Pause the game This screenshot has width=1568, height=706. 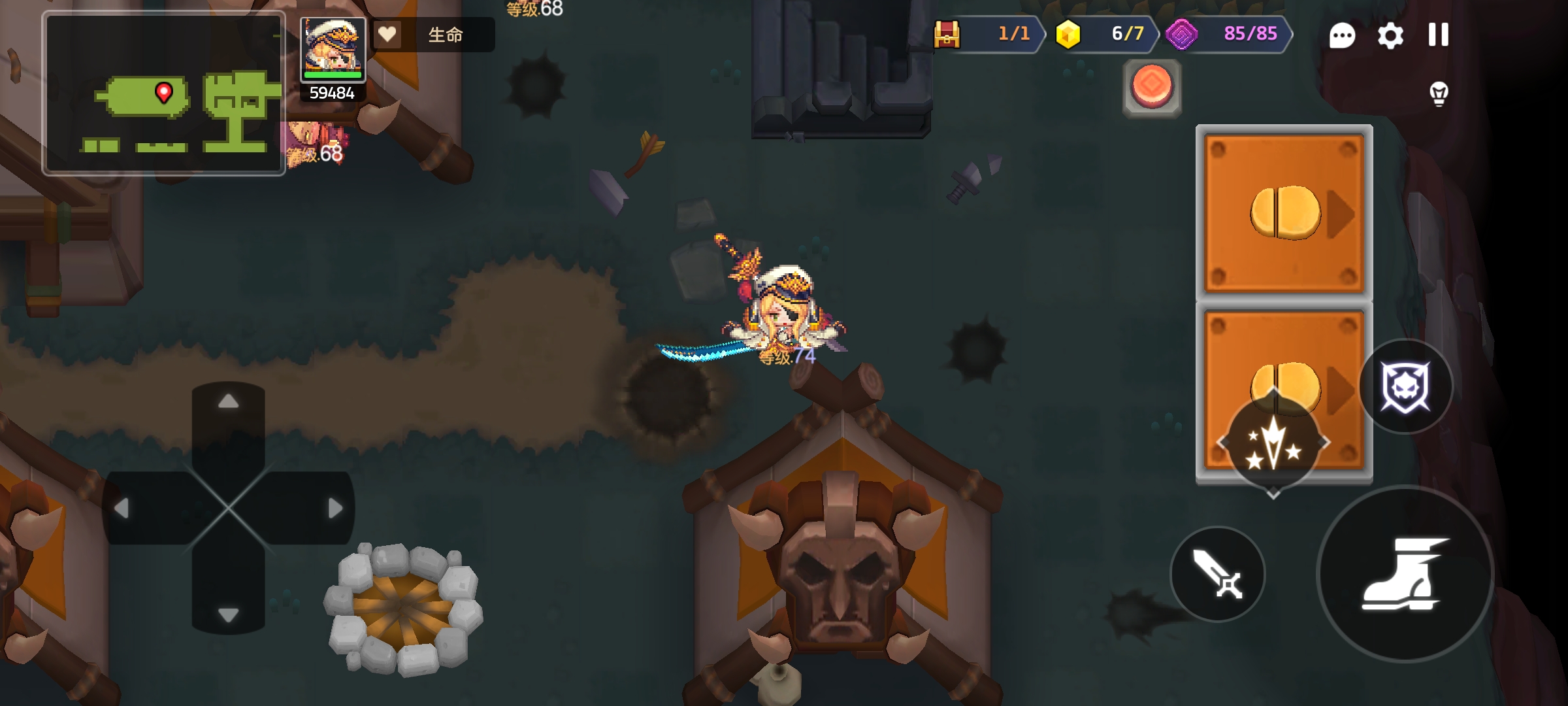pos(1438,35)
